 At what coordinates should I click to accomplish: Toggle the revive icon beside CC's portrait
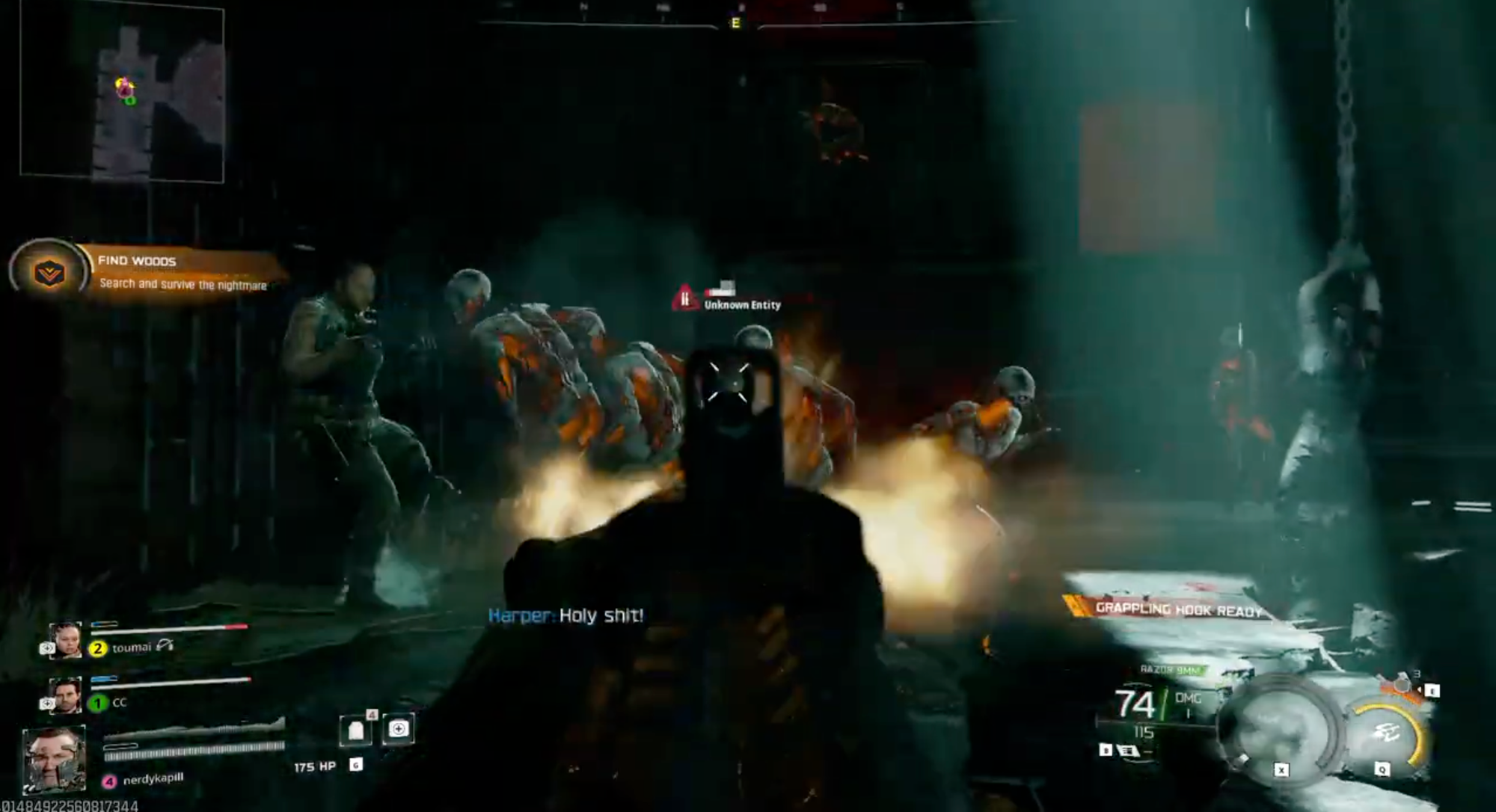[x=47, y=703]
